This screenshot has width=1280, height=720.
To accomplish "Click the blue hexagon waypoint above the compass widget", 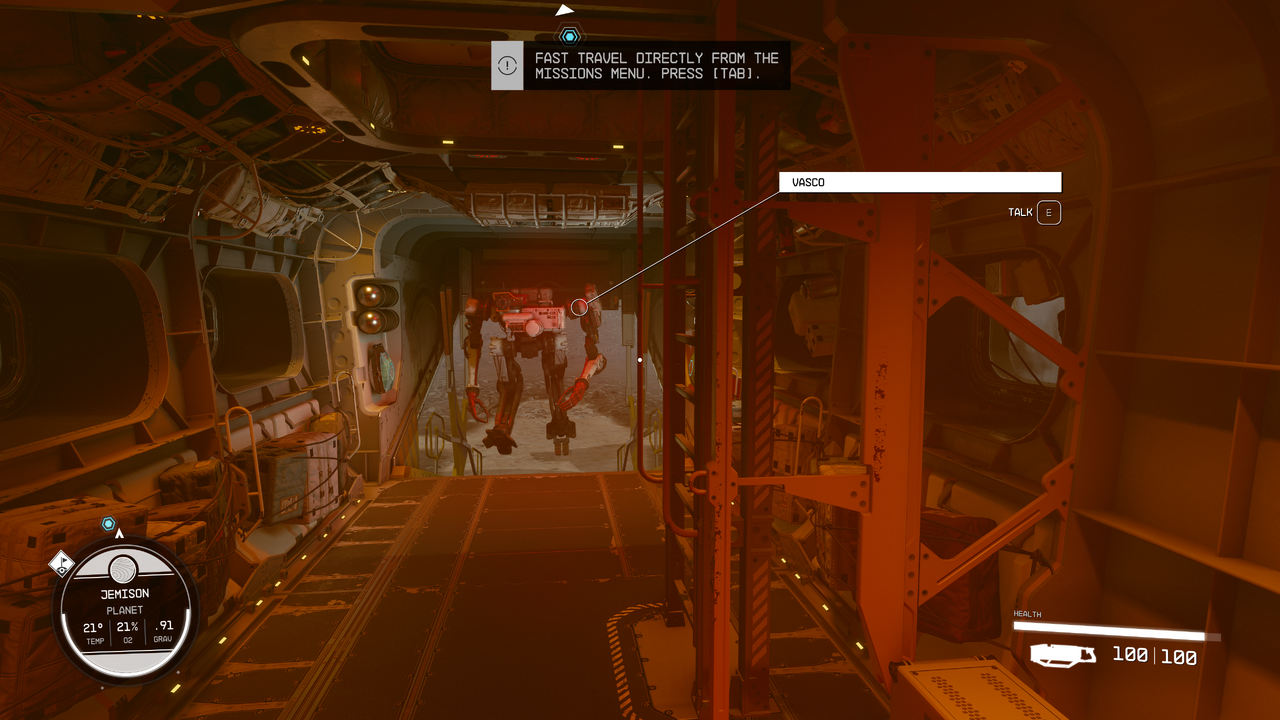I will tap(106, 521).
